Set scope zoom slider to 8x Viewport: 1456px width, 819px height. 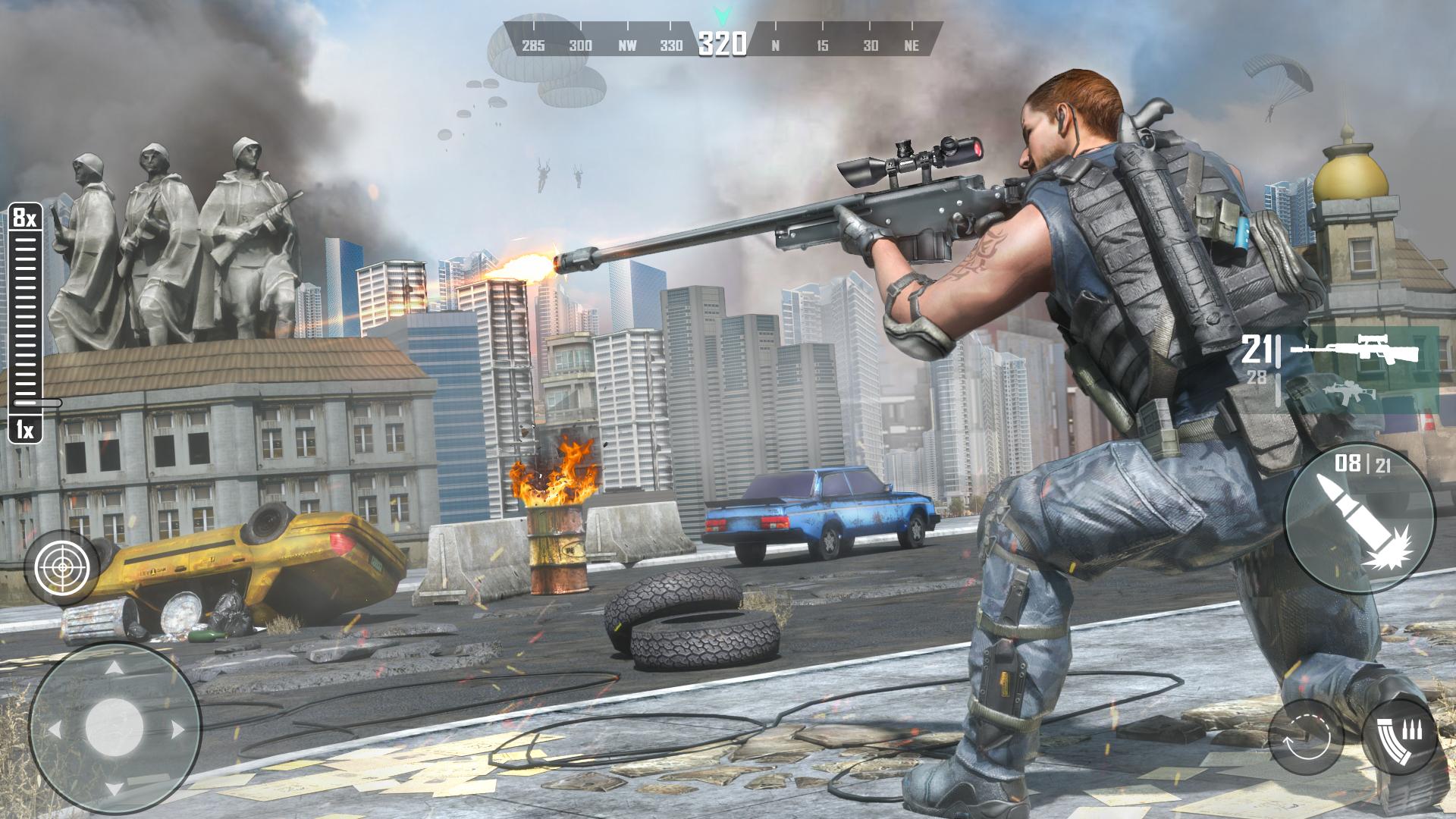pos(24,219)
